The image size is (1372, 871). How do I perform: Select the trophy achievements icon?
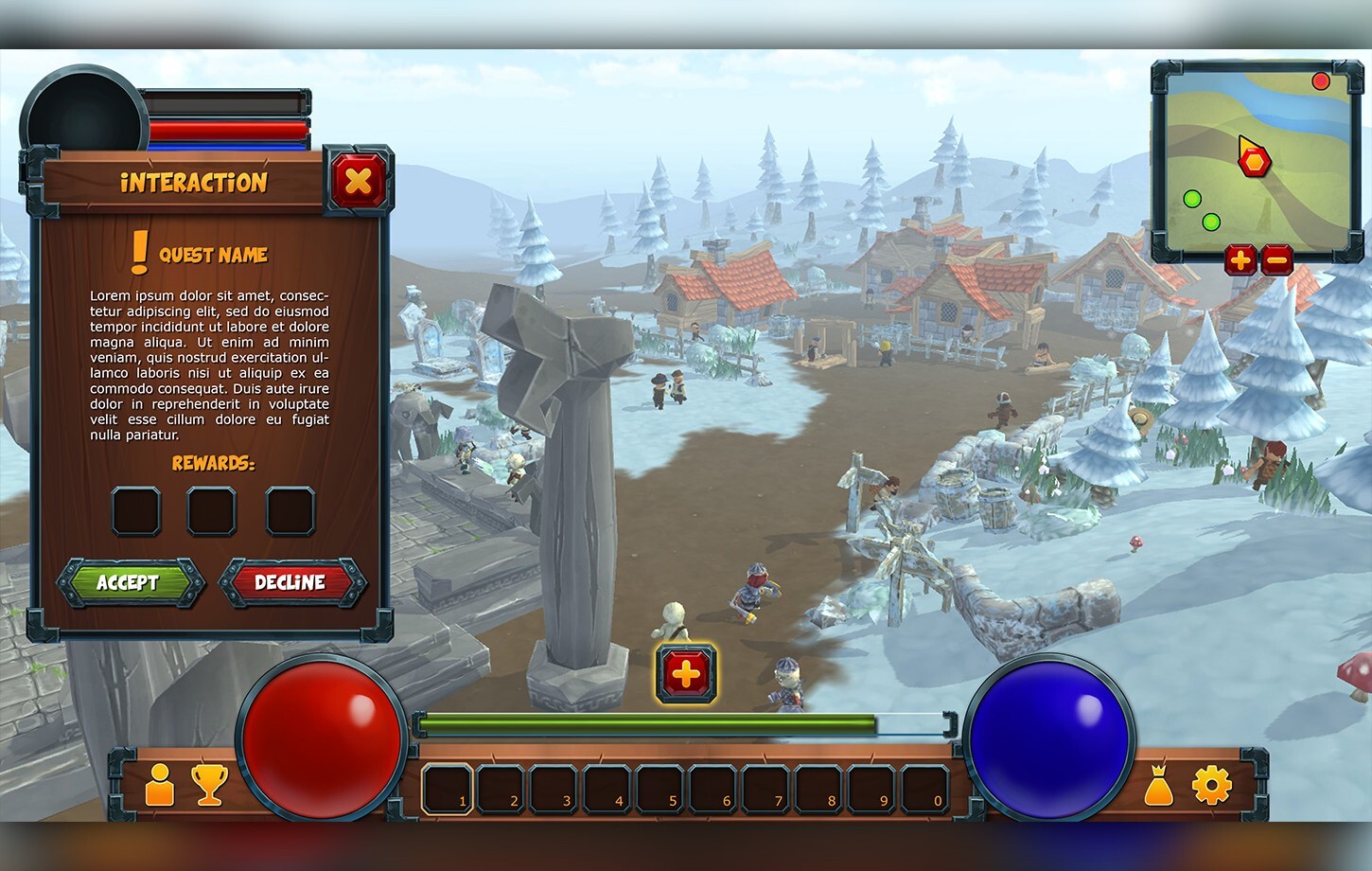(x=209, y=784)
